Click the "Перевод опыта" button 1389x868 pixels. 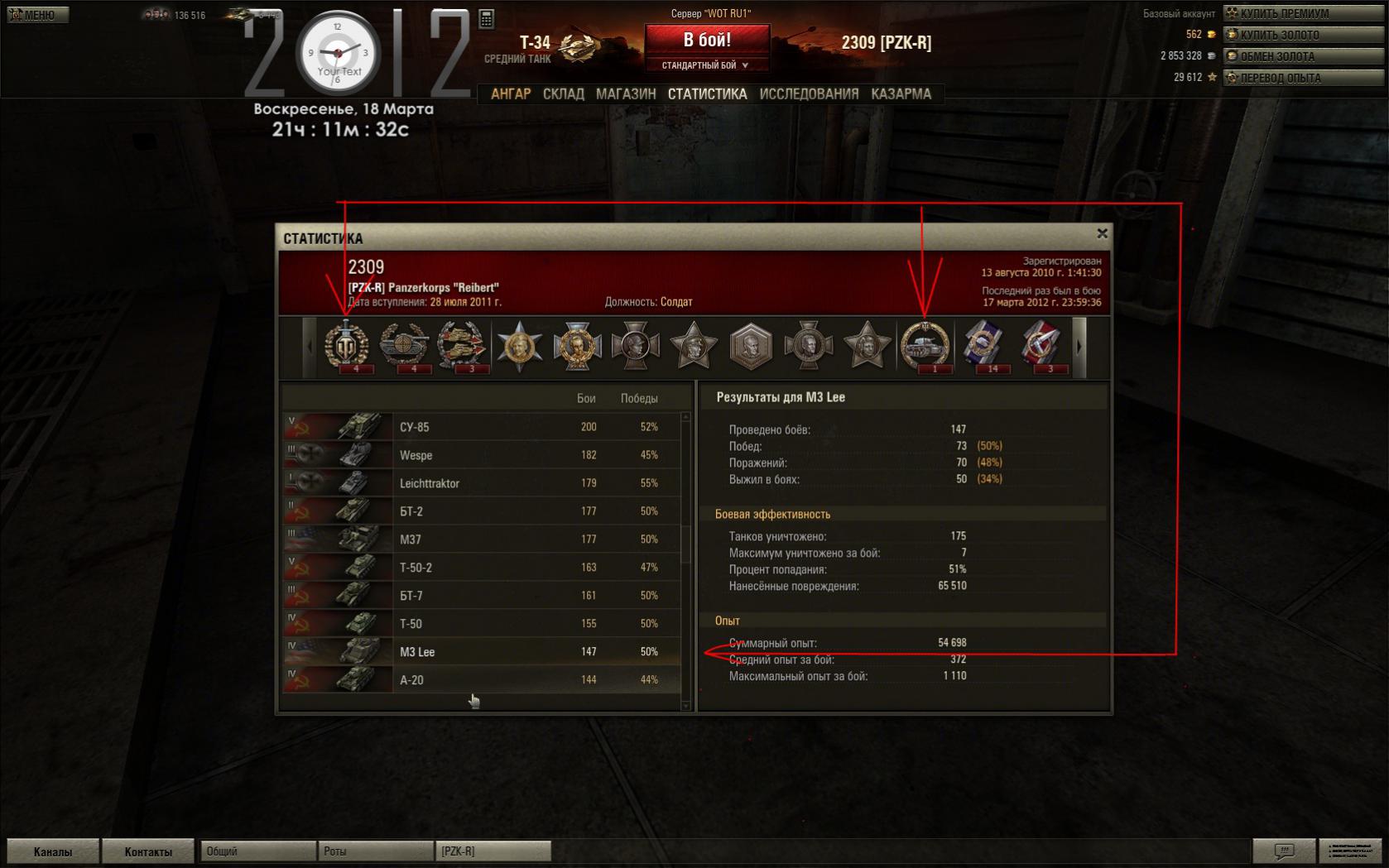coord(1304,78)
